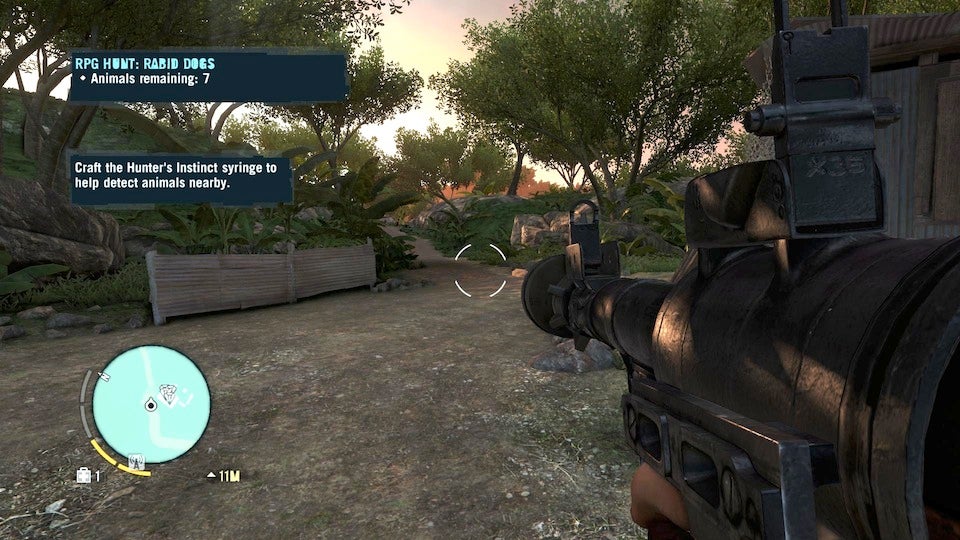960x540 pixels.
Task: Click the radio tower icon on minimap edge
Action: pyautogui.click(x=137, y=461)
